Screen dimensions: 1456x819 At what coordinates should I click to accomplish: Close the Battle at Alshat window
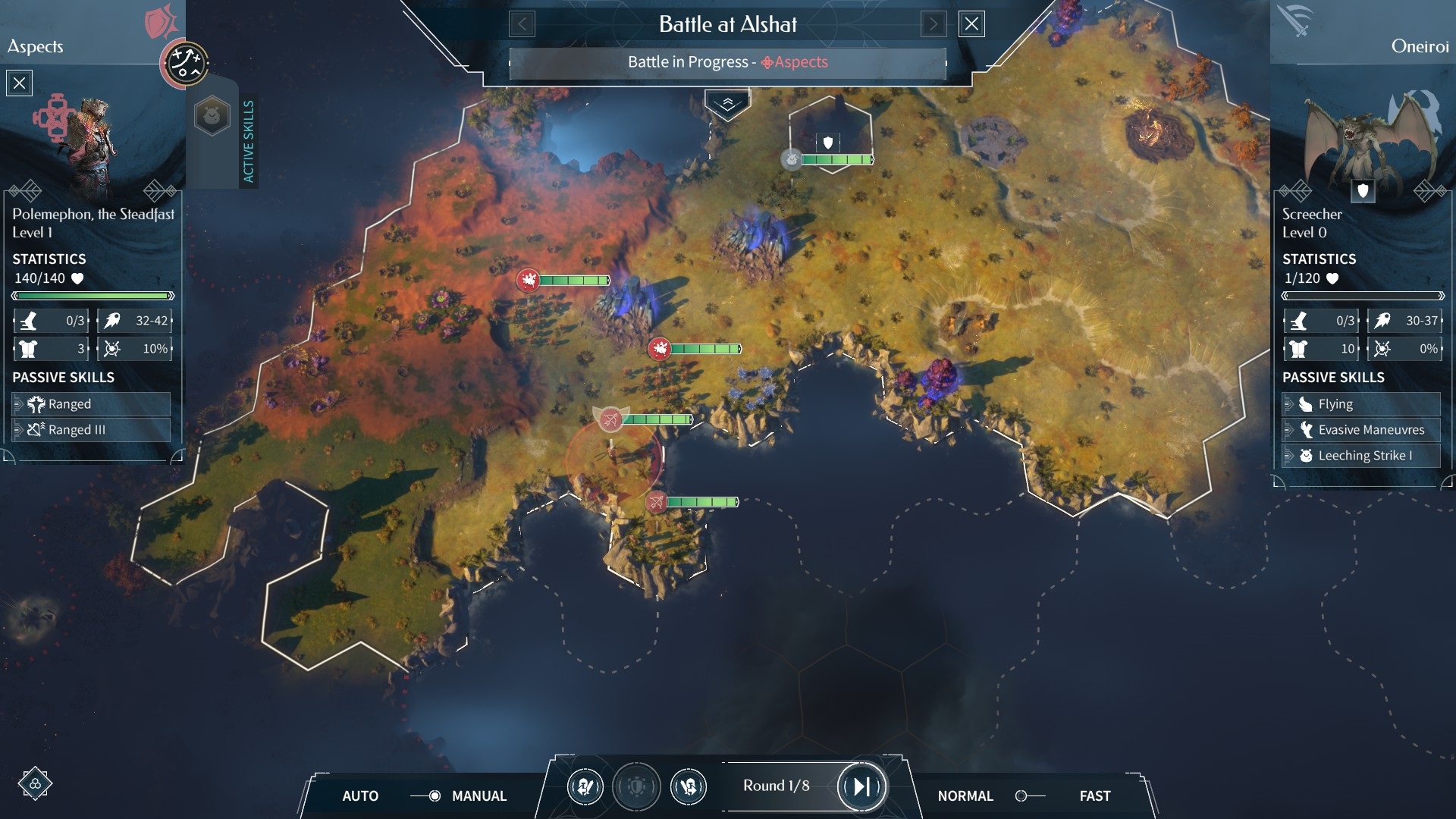[971, 24]
